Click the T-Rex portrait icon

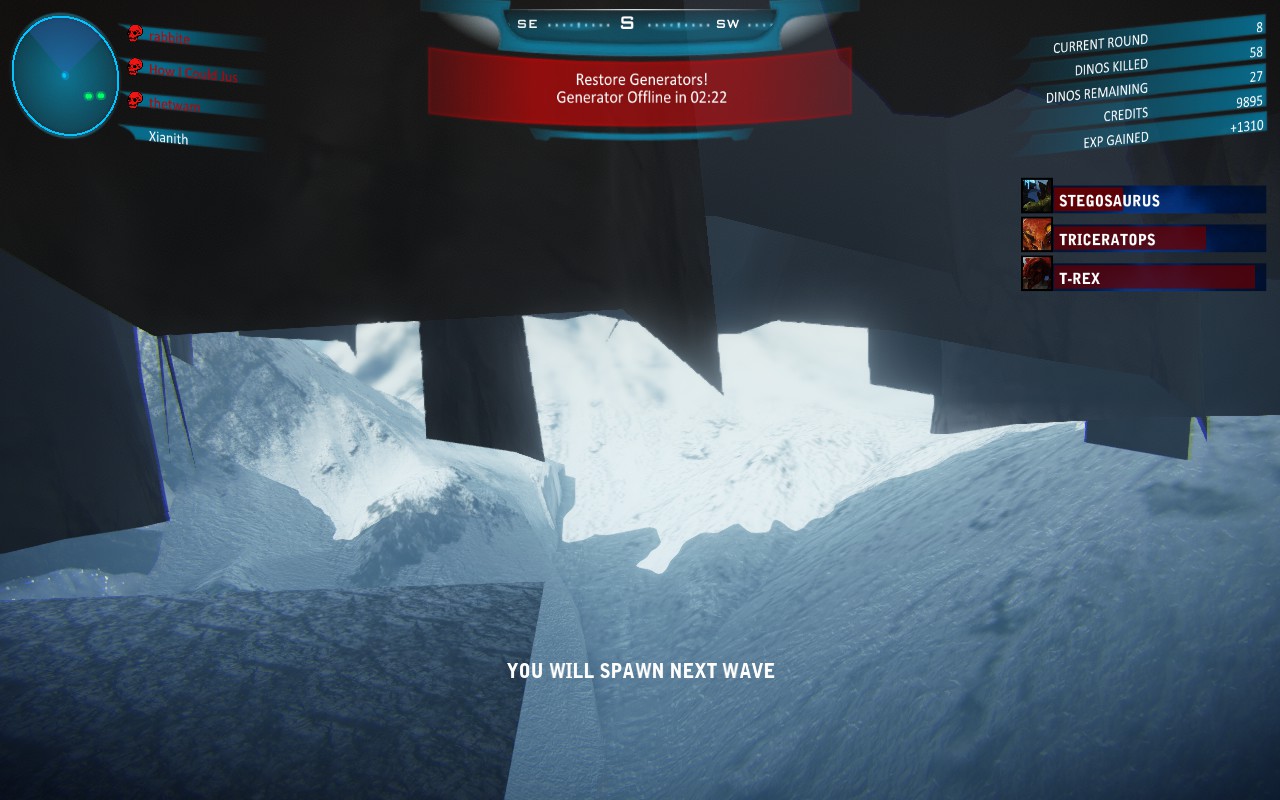click(1036, 274)
